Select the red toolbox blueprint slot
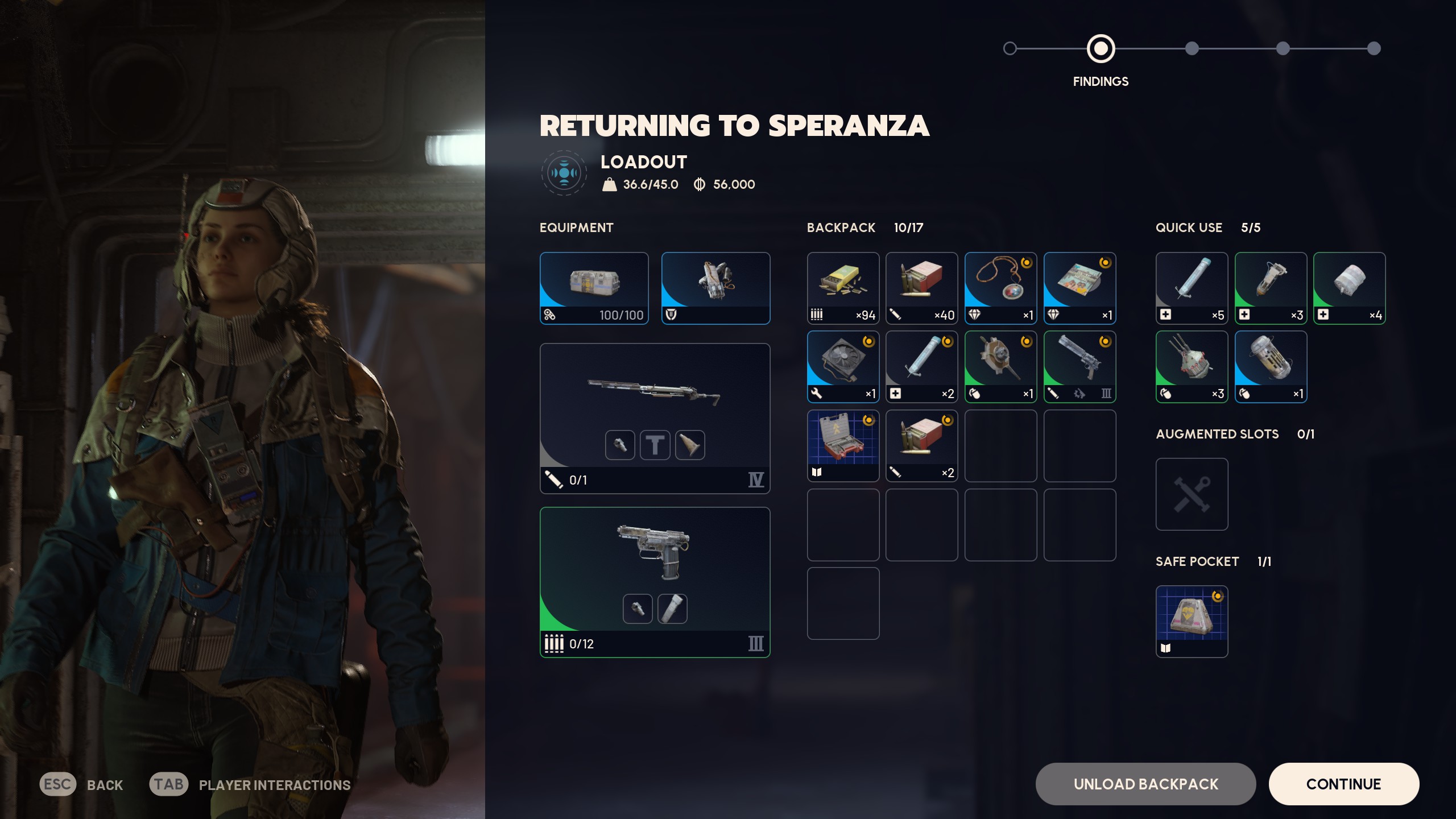 [843, 445]
